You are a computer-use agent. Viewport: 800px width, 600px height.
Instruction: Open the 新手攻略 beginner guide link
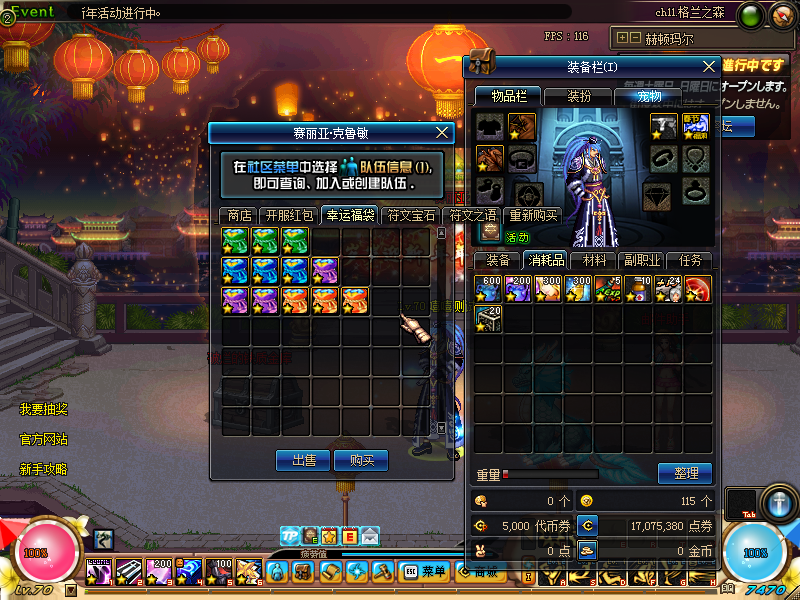pyautogui.click(x=44, y=469)
